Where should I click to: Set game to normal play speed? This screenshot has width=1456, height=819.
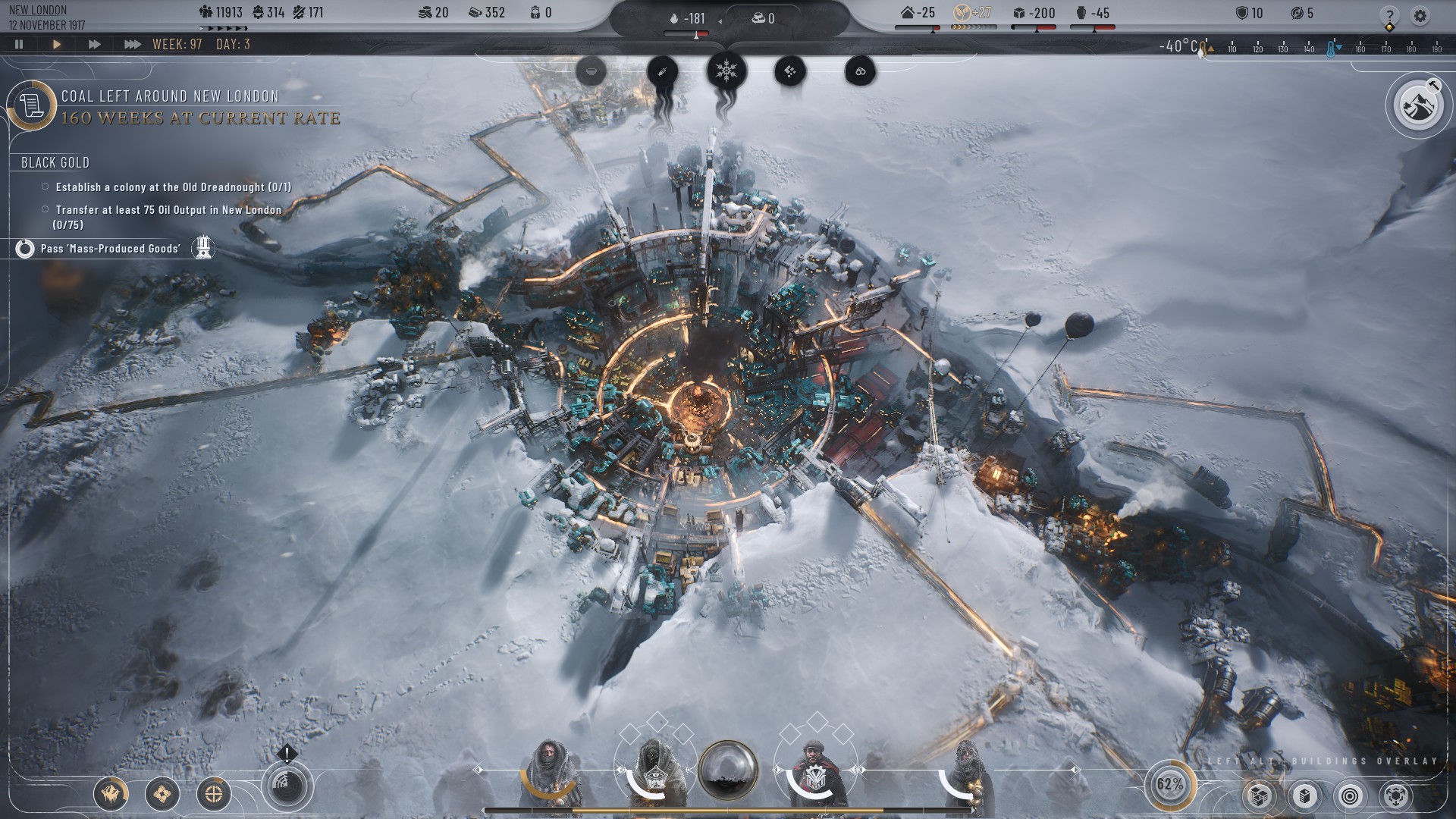[56, 44]
